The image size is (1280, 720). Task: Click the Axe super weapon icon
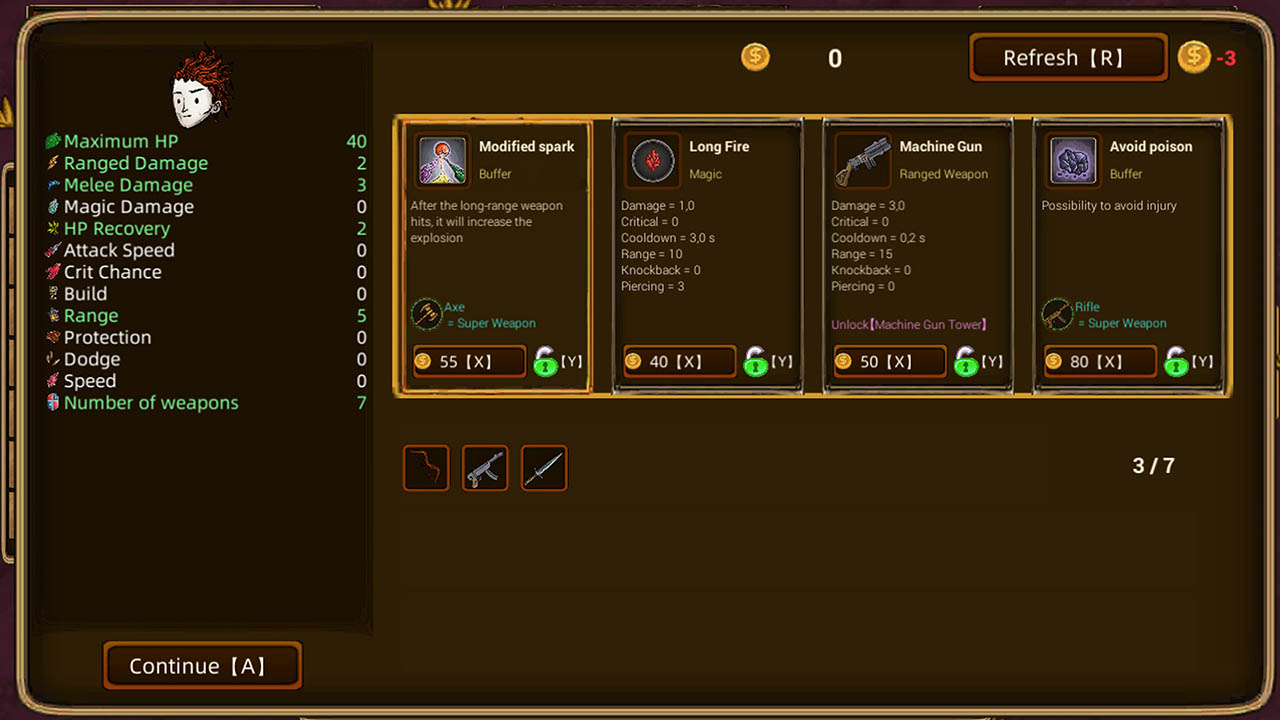428,314
